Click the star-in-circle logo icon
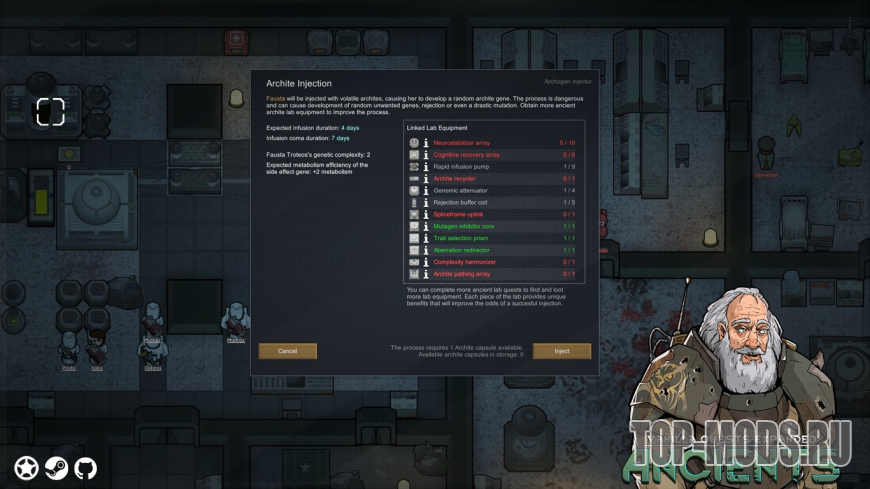Screen dimensions: 870x489 point(26,468)
